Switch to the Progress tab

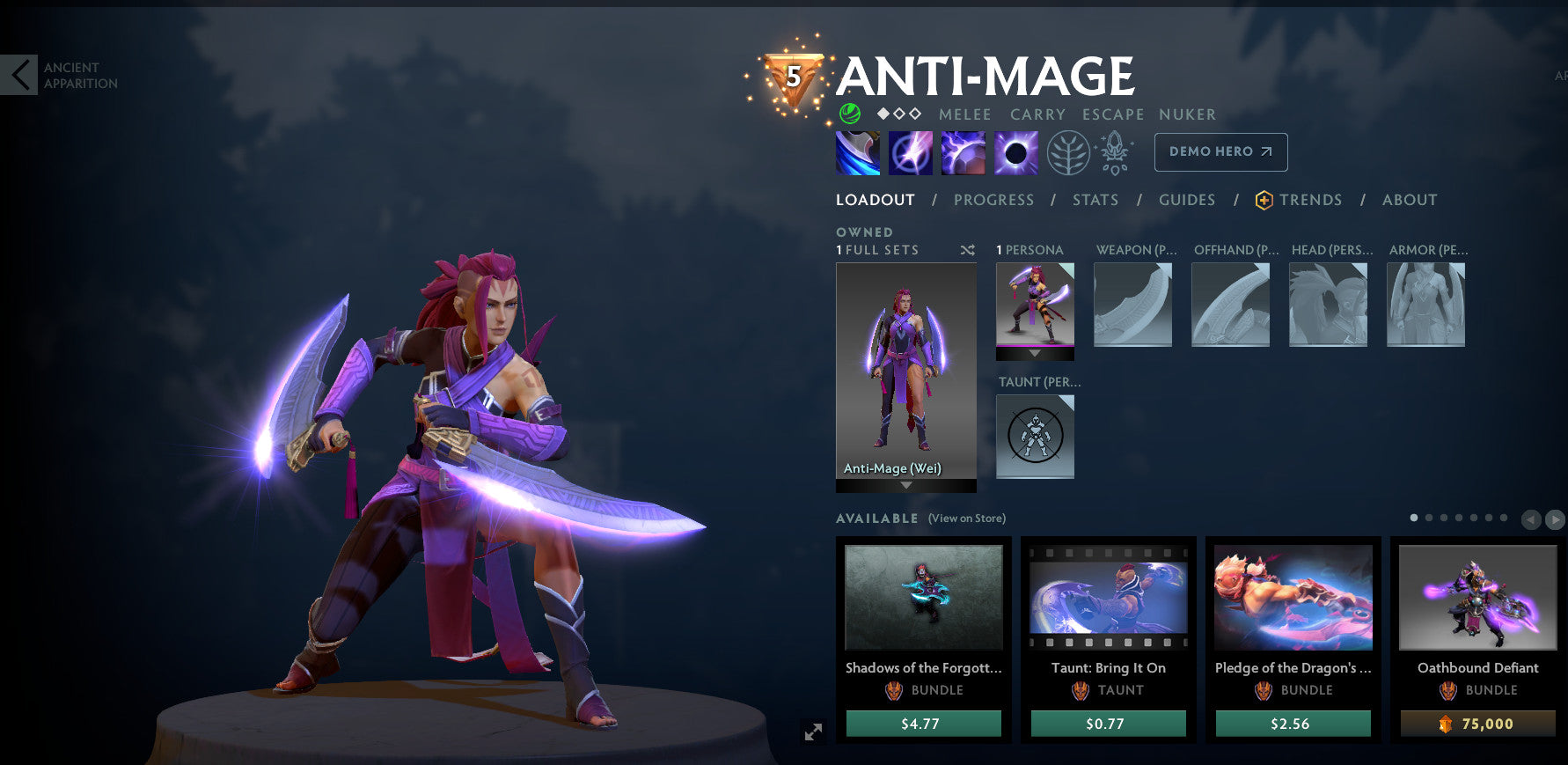click(993, 199)
